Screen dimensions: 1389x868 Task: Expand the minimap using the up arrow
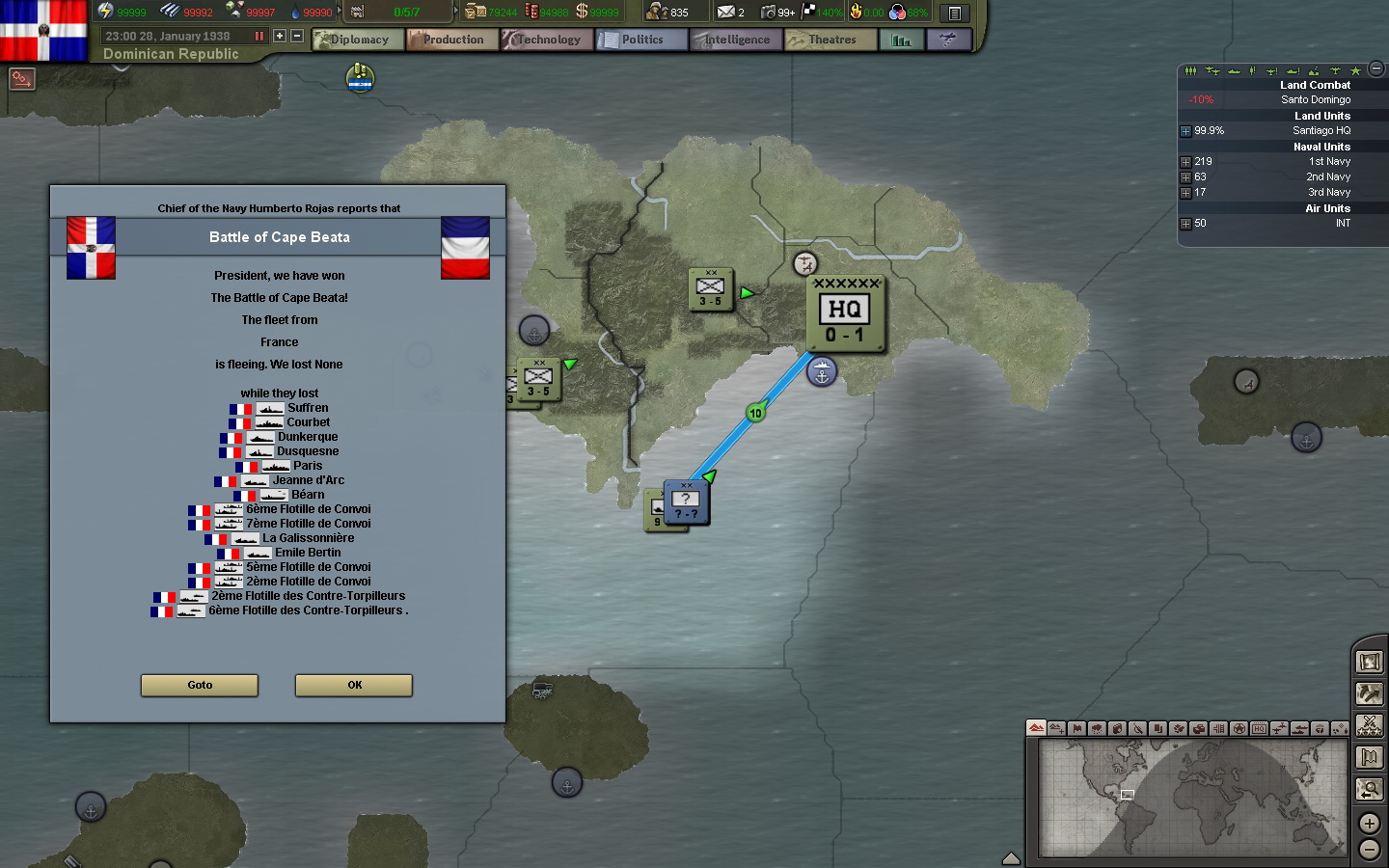pyautogui.click(x=1011, y=855)
